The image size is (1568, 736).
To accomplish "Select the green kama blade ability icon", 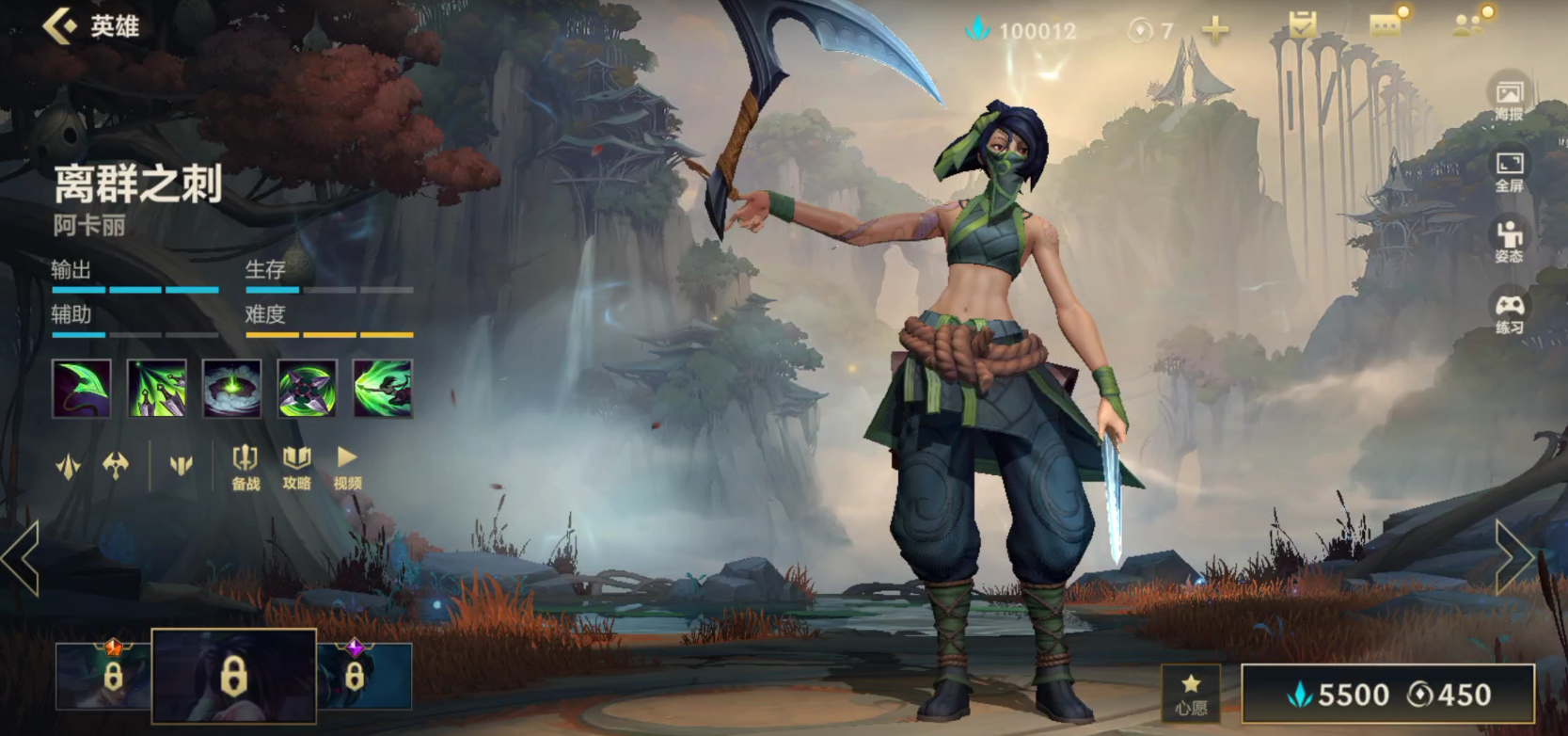I will (81, 388).
